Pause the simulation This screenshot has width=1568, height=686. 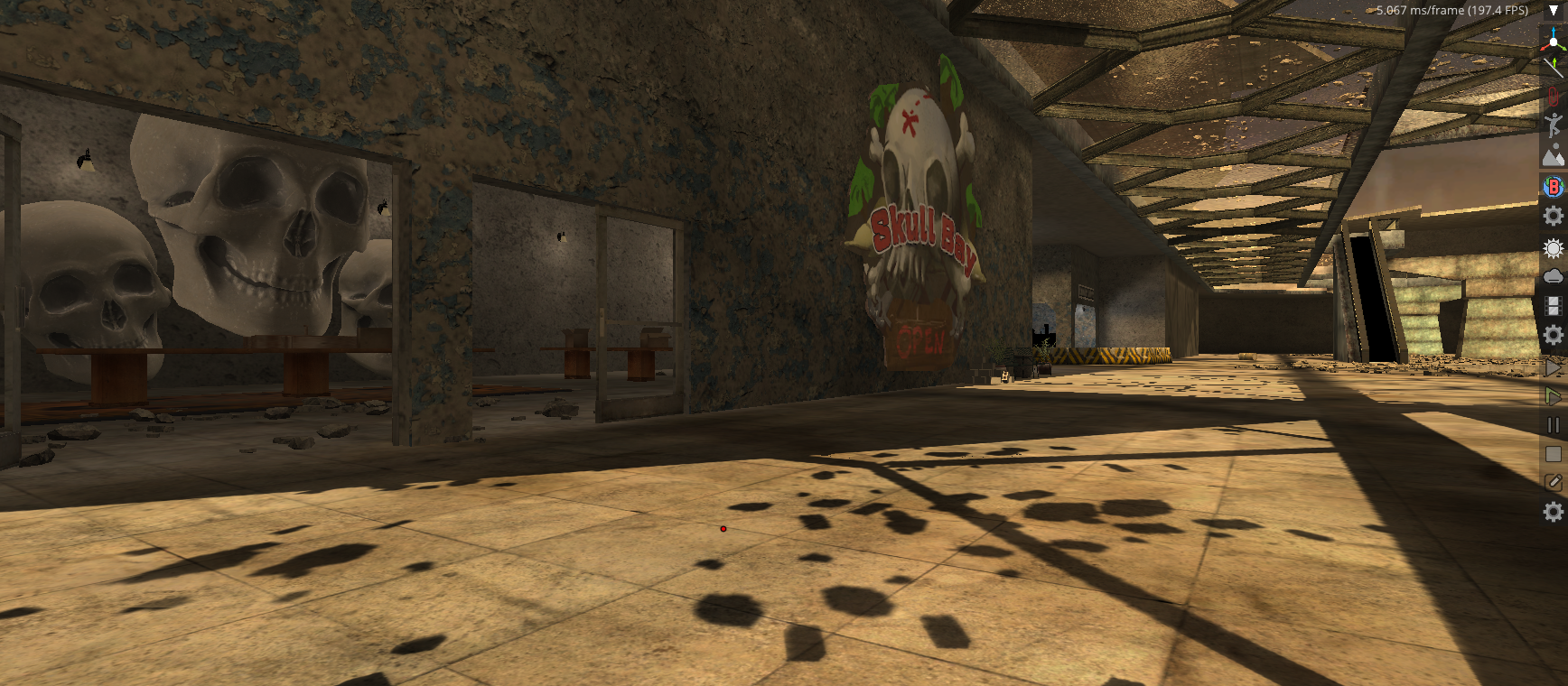pos(1553,425)
